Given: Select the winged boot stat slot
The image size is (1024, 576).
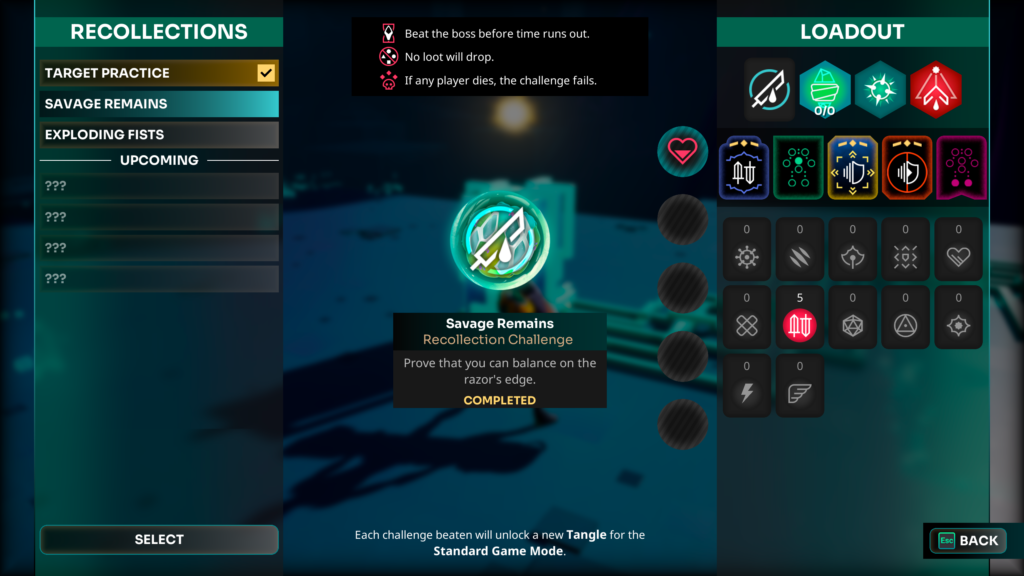Looking at the screenshot, I should click(x=800, y=392).
